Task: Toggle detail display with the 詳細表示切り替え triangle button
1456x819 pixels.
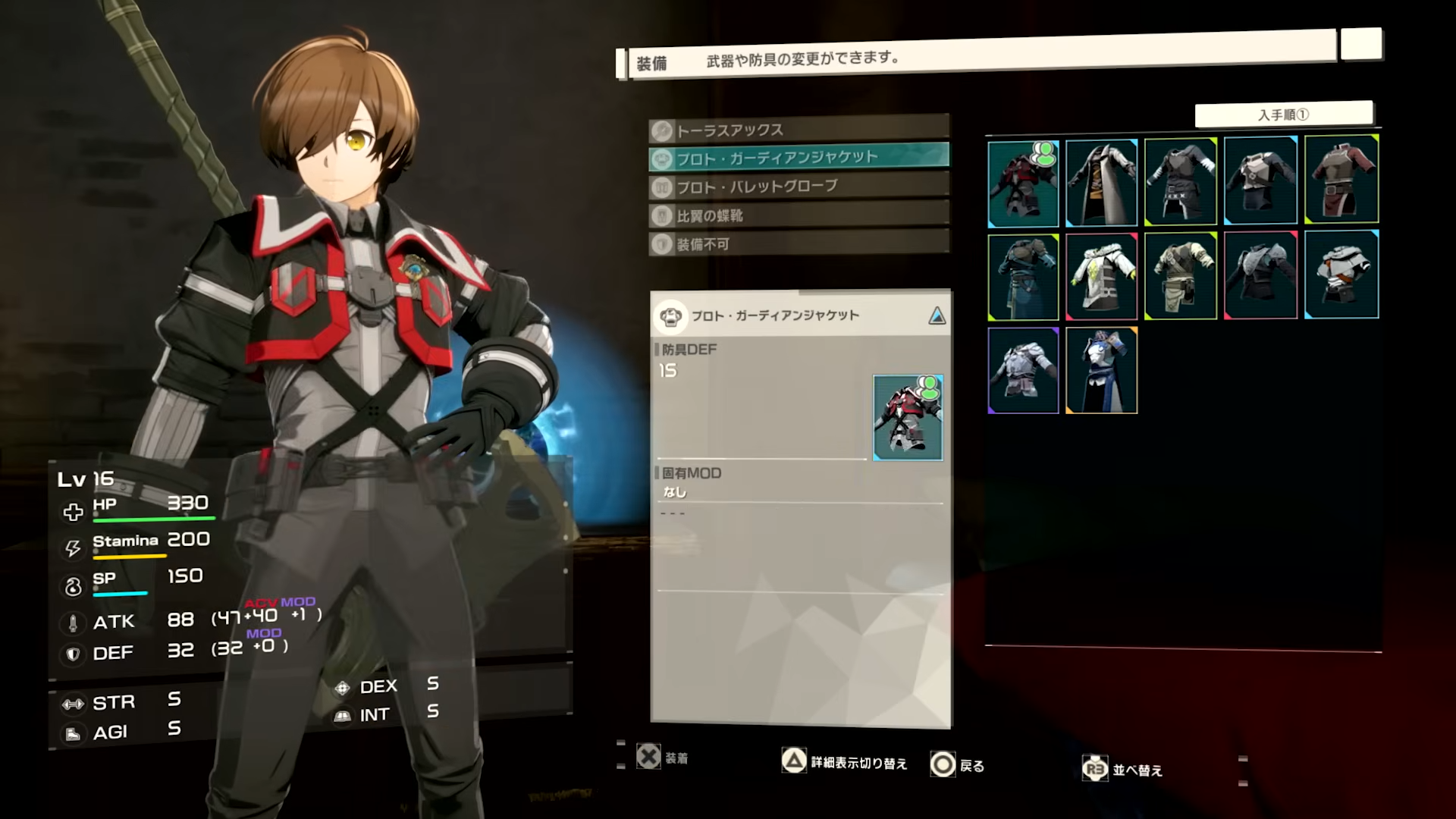Action: coord(794,762)
